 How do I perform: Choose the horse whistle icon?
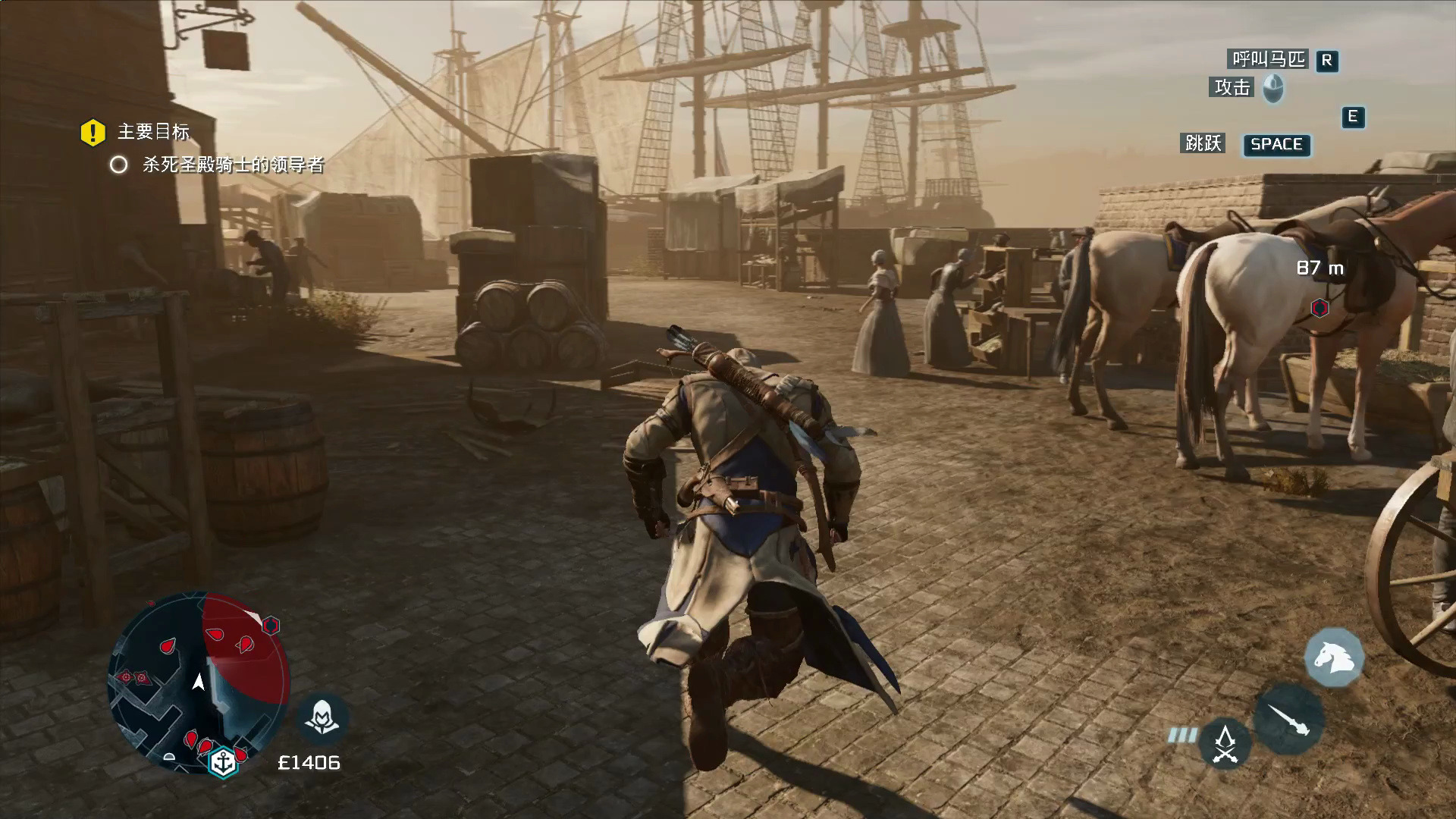(x=1334, y=657)
